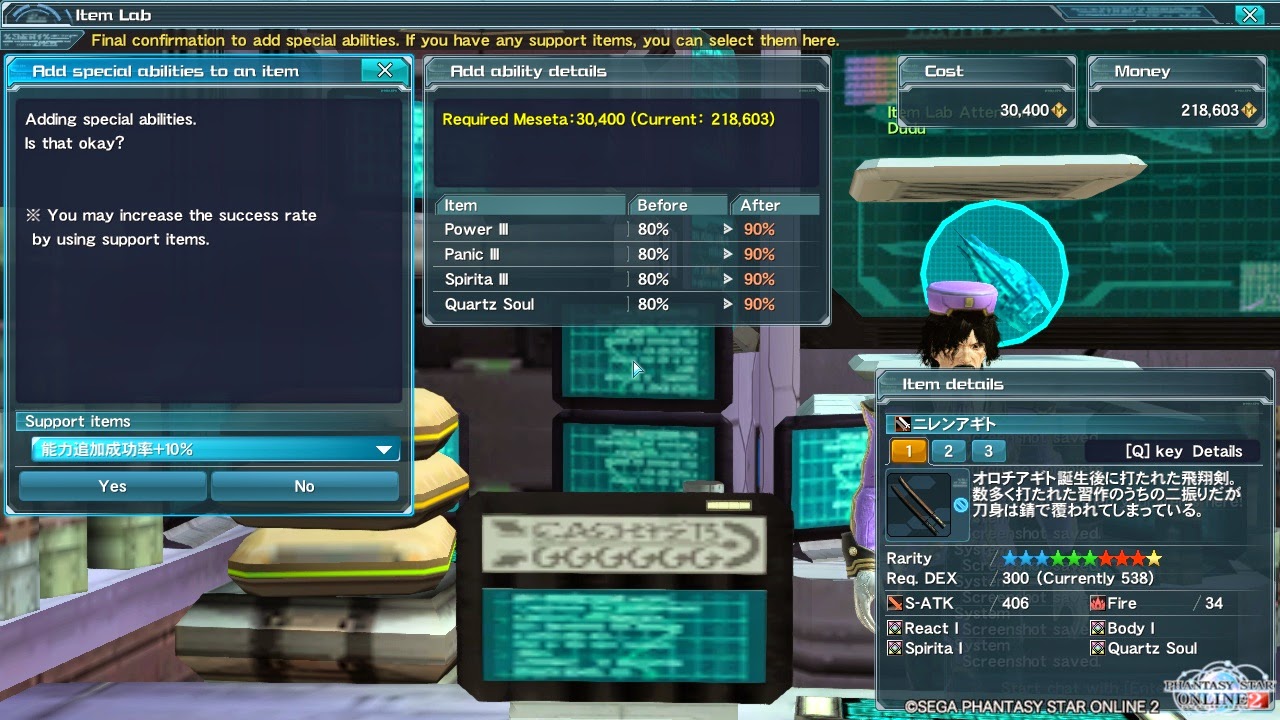Click the Body I ability icon

pos(1096,628)
